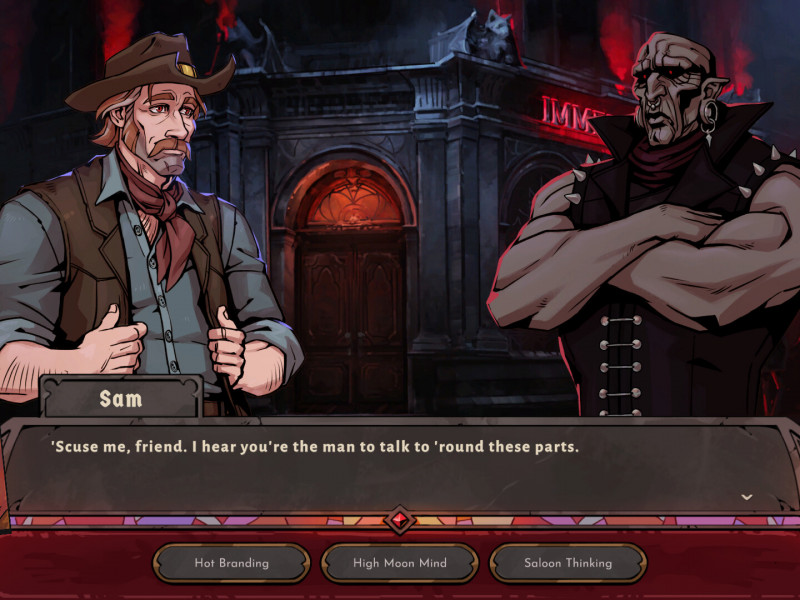Choose the Hot Branding option

pos(231,563)
